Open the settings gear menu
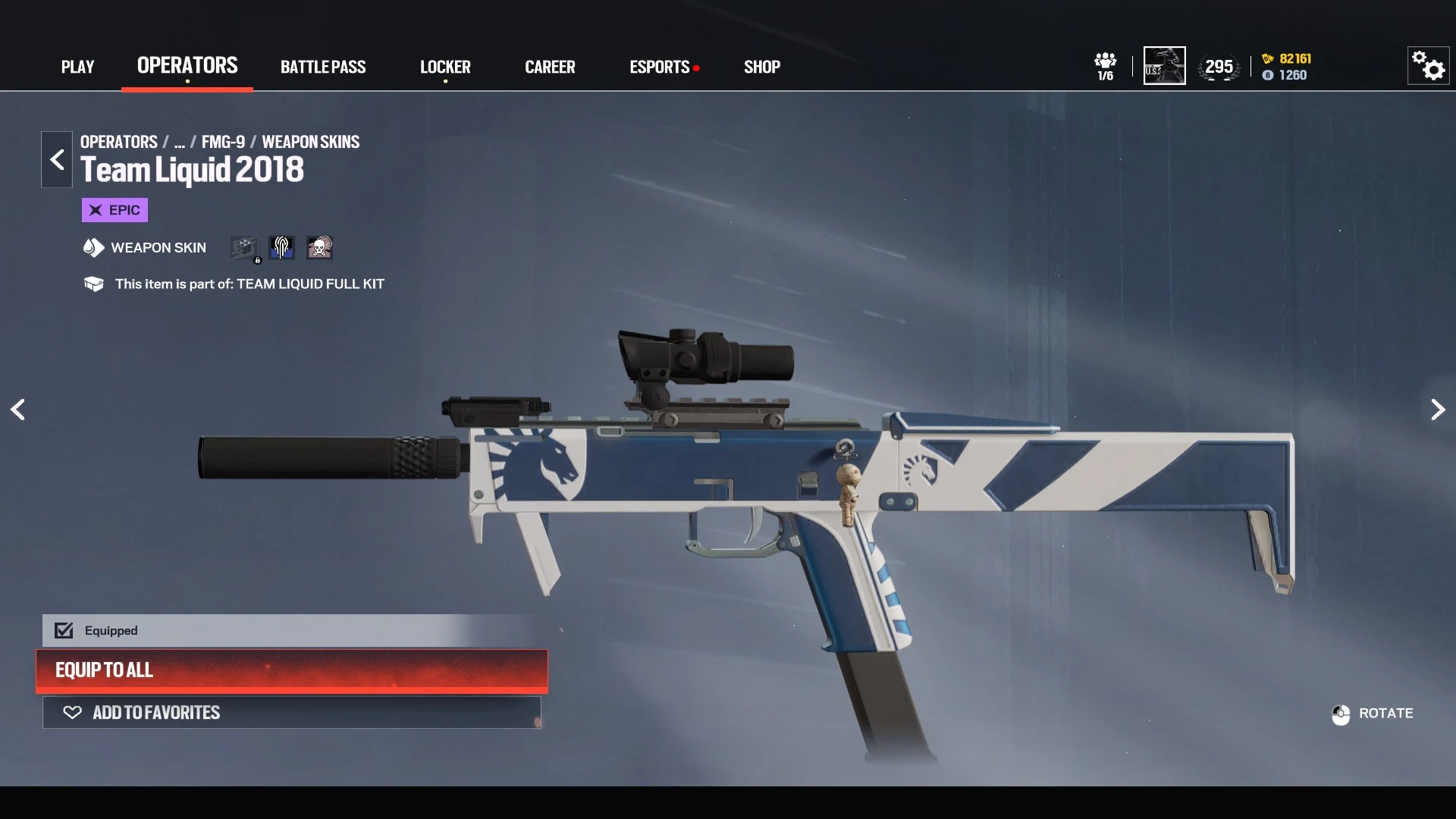The image size is (1456, 819). (x=1429, y=66)
